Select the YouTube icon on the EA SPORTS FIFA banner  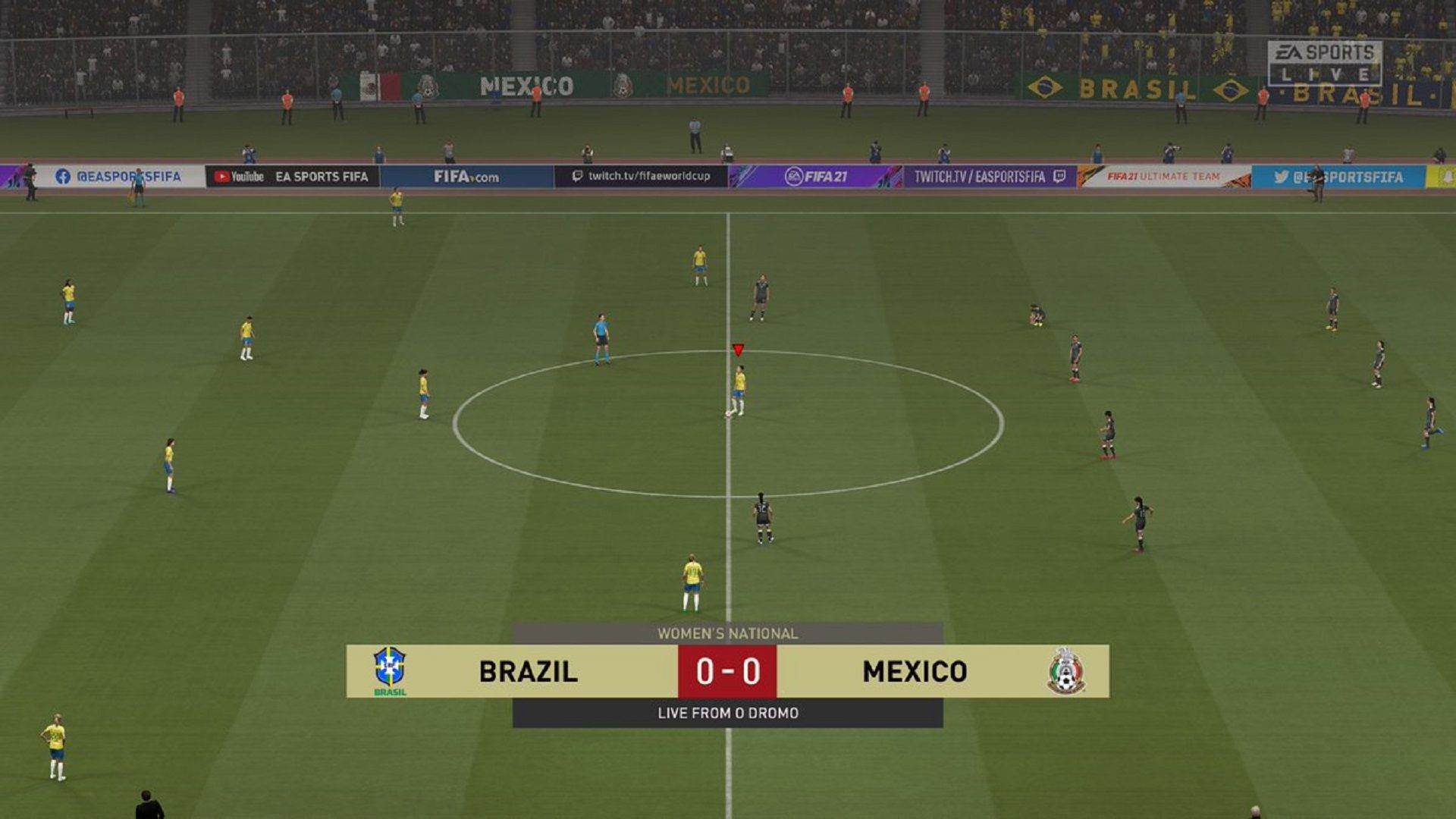221,176
